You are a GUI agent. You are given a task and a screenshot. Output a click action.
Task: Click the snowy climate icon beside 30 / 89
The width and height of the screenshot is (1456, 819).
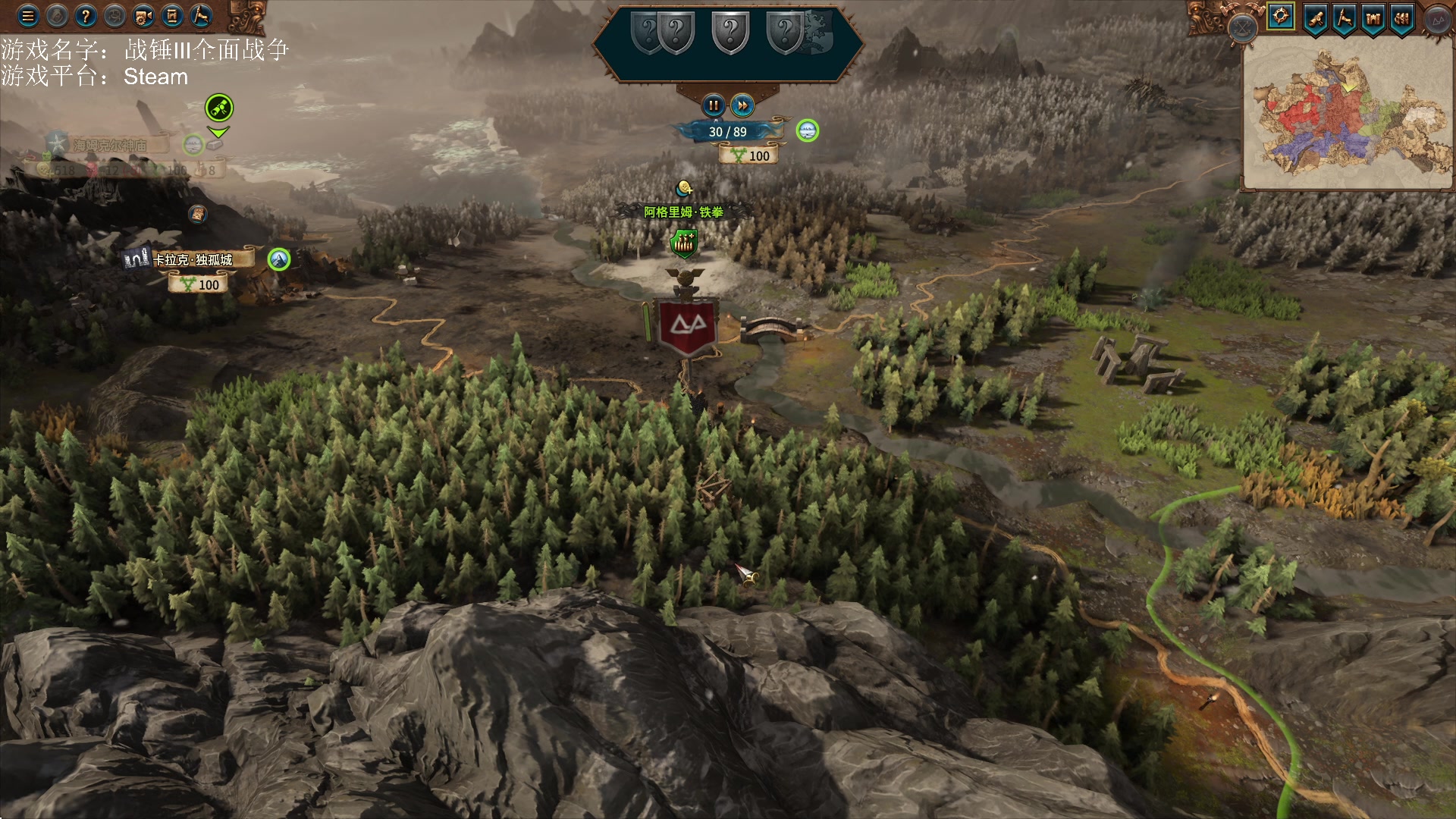(x=808, y=130)
